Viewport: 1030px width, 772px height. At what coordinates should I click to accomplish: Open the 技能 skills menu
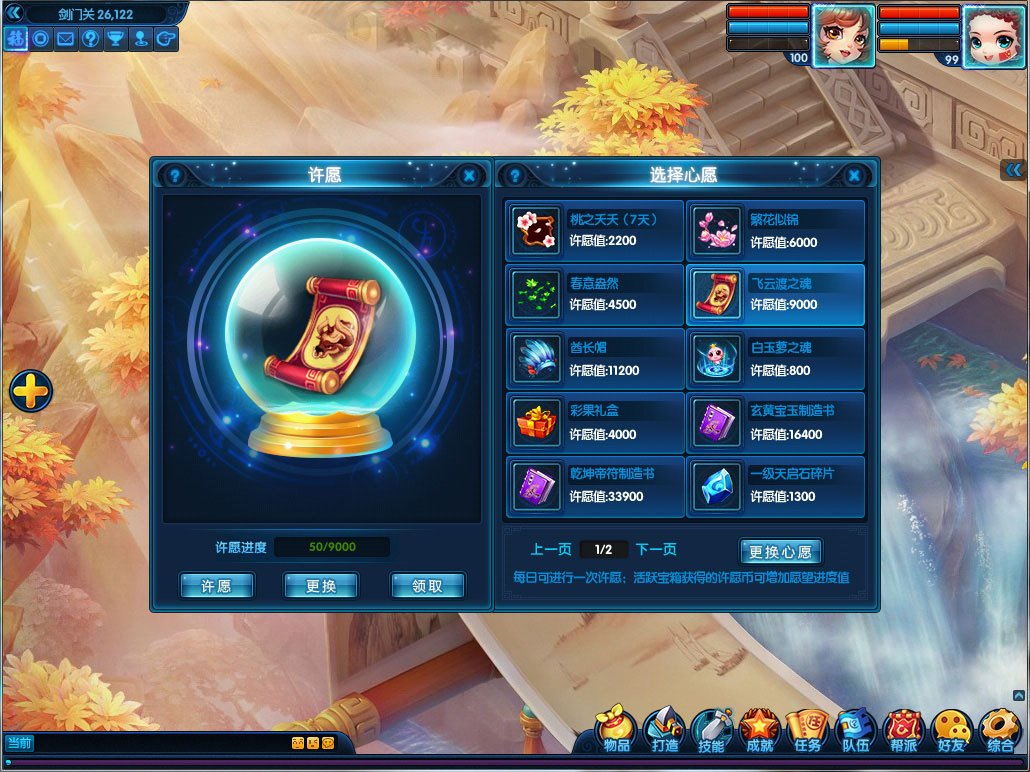coord(711,732)
